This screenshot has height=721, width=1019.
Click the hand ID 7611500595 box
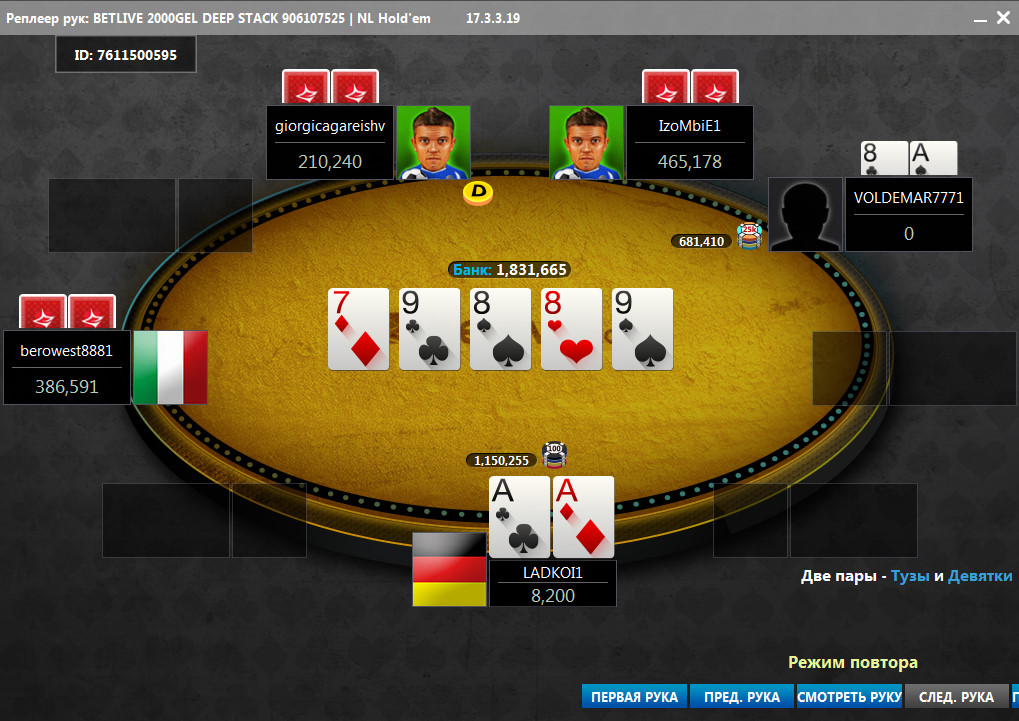[x=126, y=55]
